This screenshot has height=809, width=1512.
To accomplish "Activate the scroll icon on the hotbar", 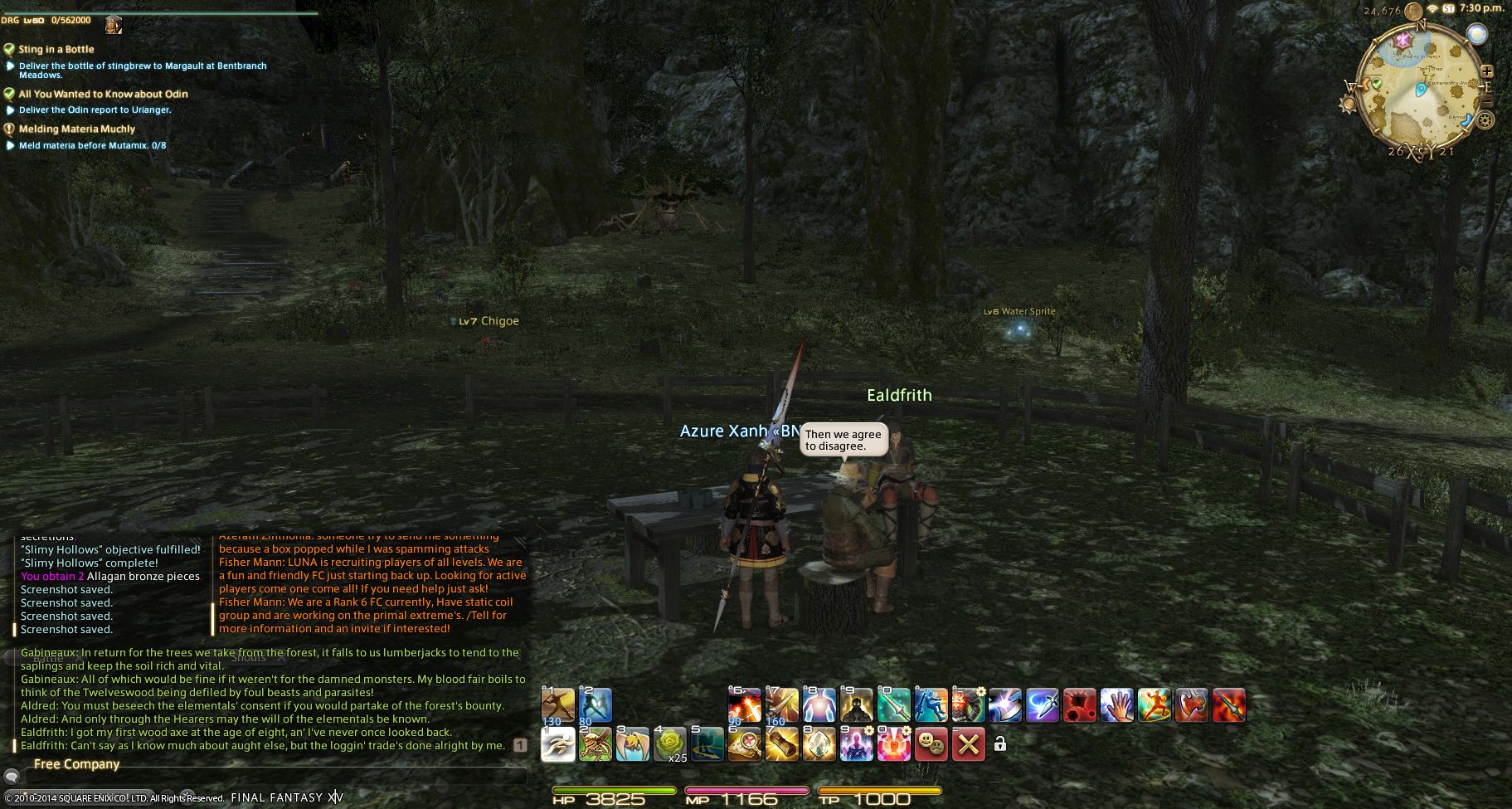I will (781, 744).
